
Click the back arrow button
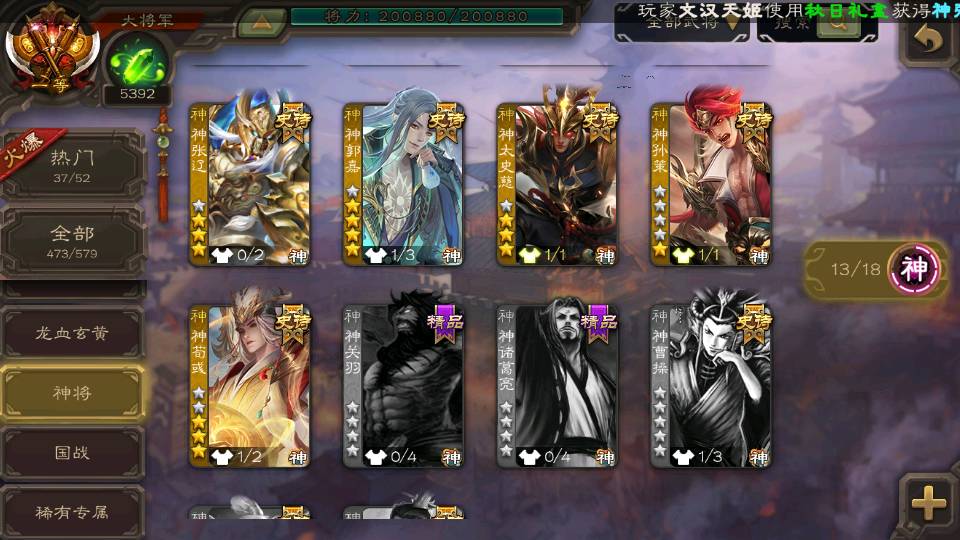(929, 40)
